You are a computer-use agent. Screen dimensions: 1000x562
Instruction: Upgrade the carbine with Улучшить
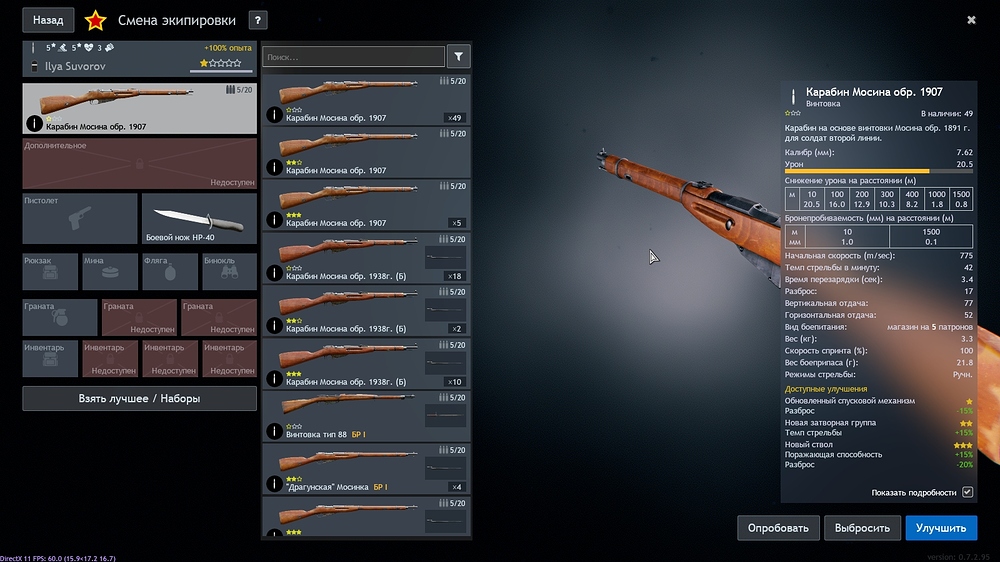pos(940,528)
